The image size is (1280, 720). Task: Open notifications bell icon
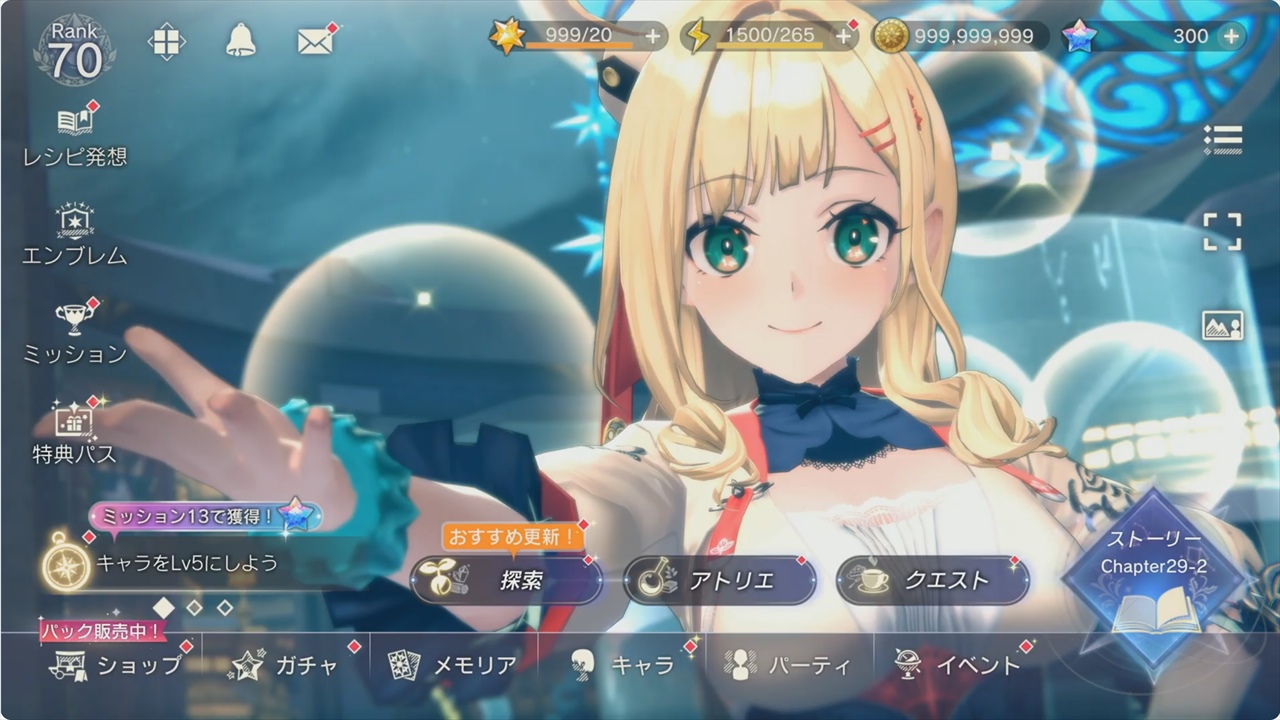[x=240, y=40]
